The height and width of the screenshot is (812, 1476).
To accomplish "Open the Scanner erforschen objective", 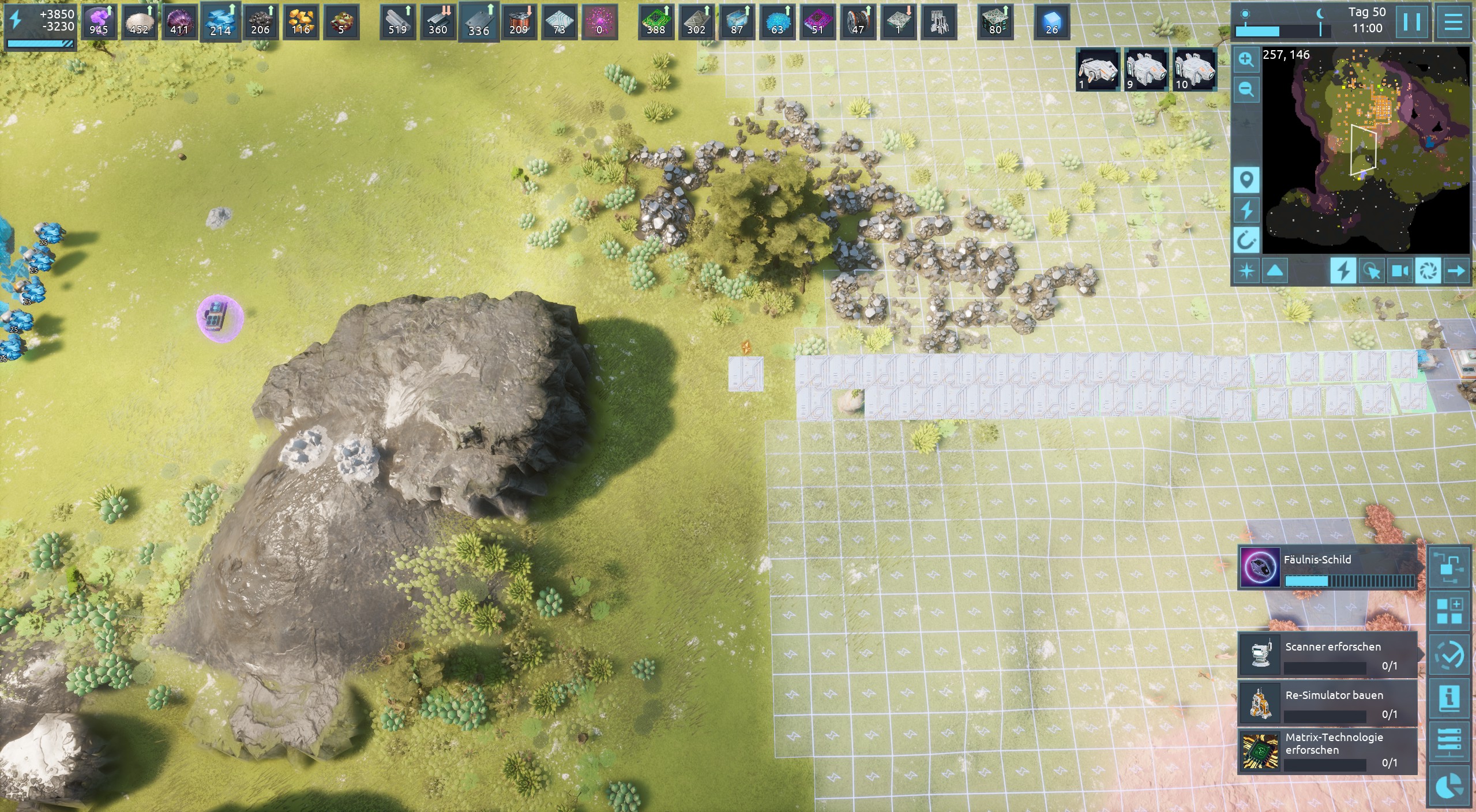I will (x=1327, y=656).
